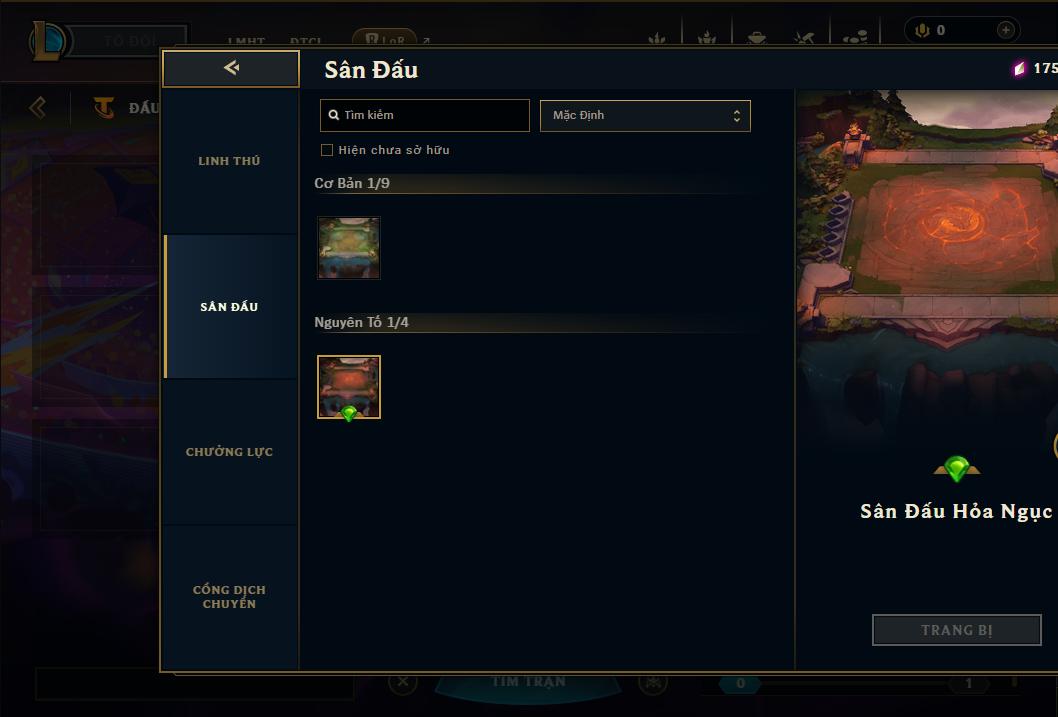This screenshot has width=1058, height=717.
Task: Toggle the Hiện chưa sở hữu checkbox
Action: (327, 150)
